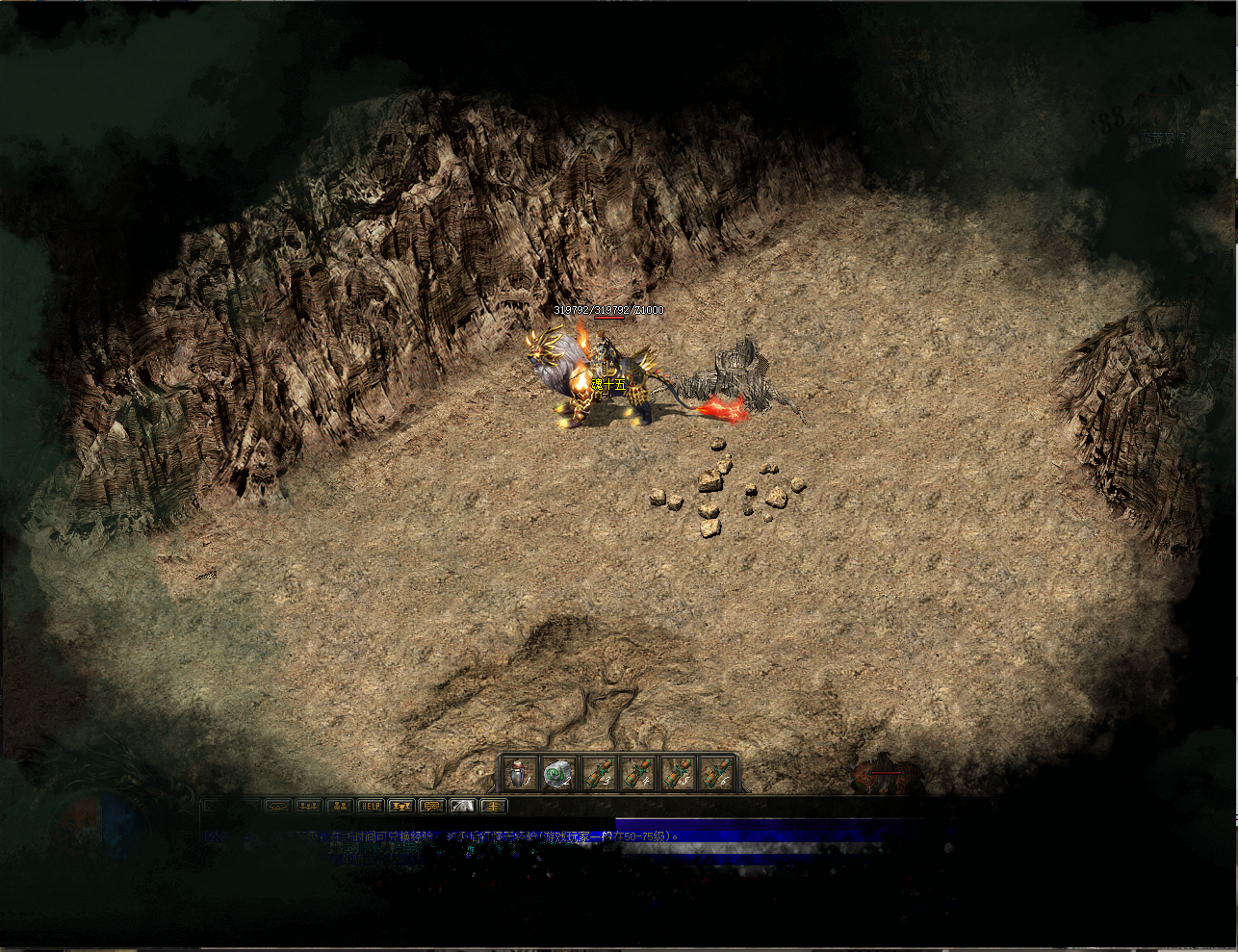Click the group button with three figures
Image resolution: width=1238 pixels, height=952 pixels.
[308, 806]
